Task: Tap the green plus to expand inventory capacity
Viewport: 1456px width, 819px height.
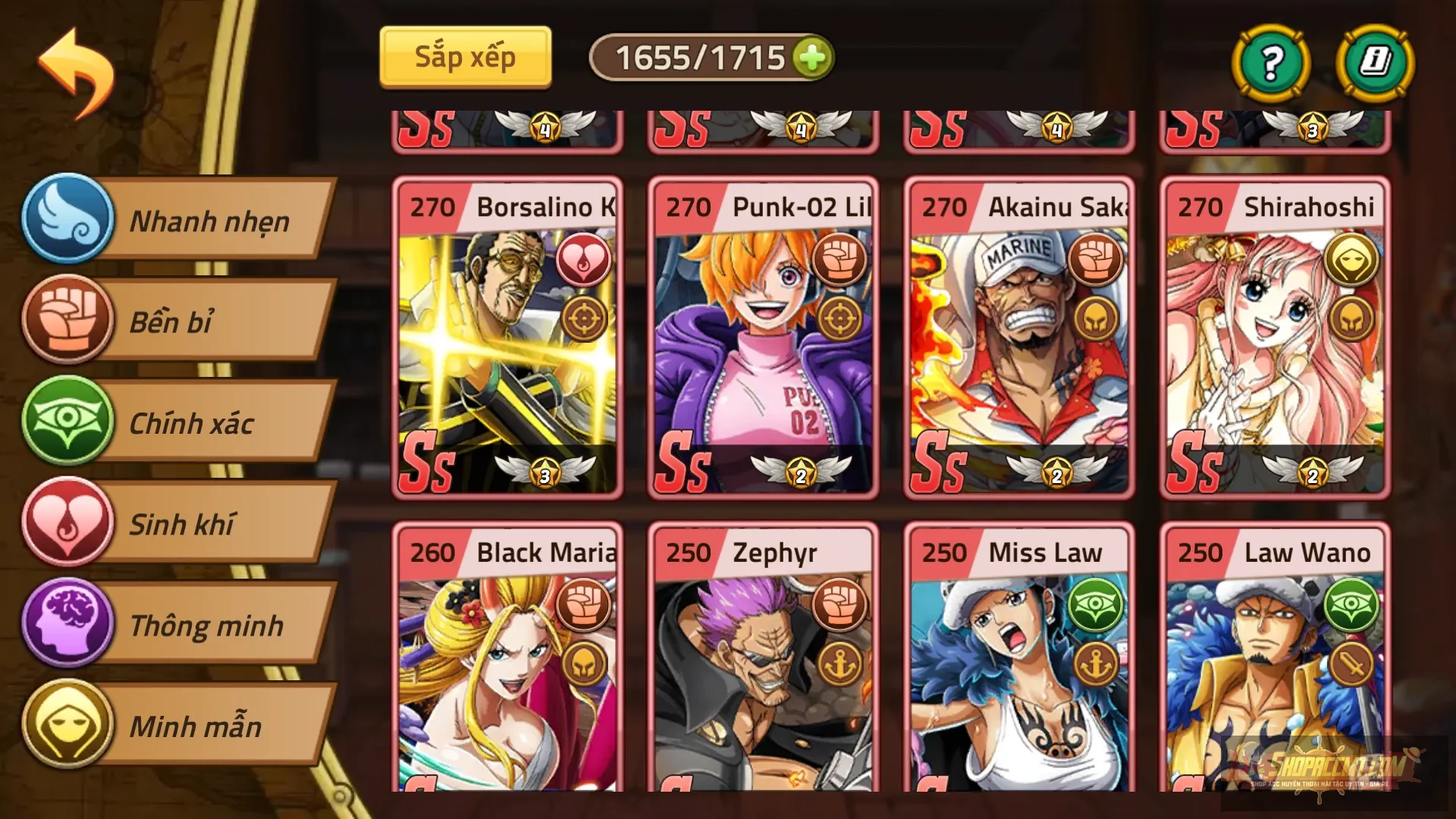Action: (811, 56)
